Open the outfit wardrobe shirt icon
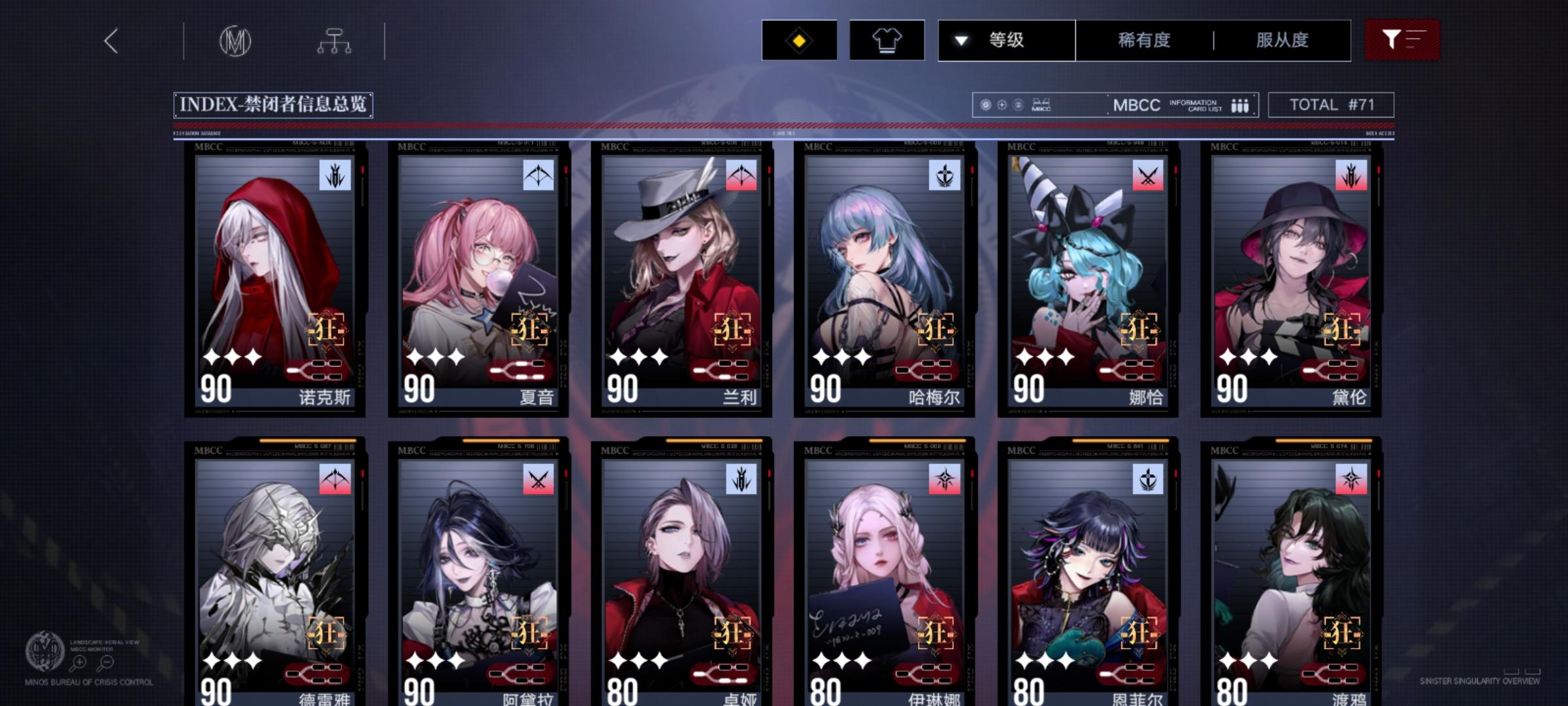 pyautogui.click(x=889, y=40)
